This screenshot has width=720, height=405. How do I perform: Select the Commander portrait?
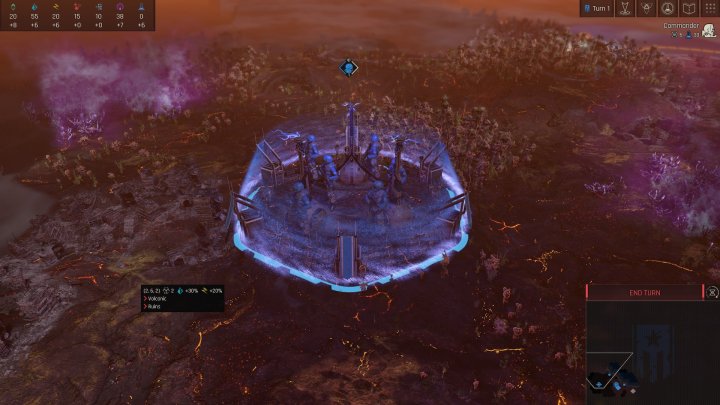[708, 30]
